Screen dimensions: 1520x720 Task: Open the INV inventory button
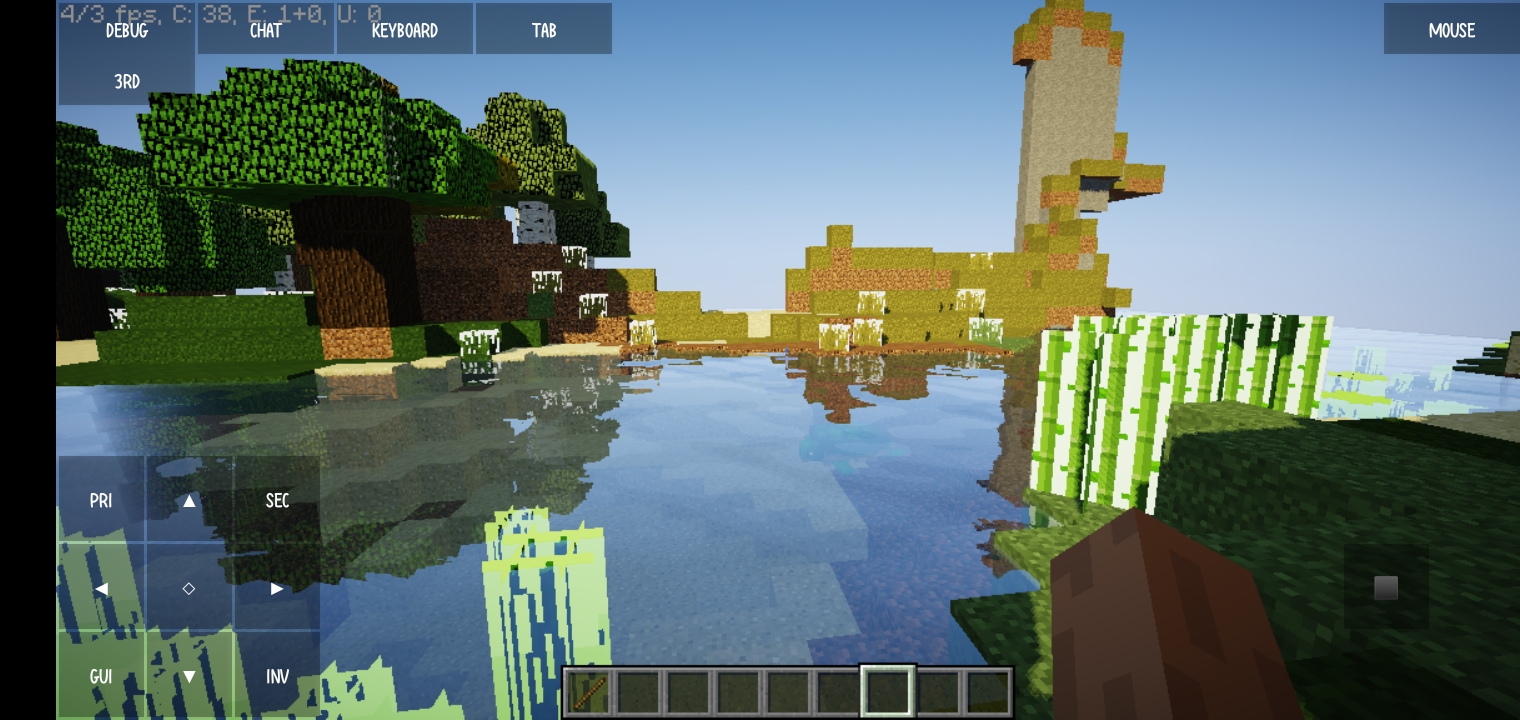pyautogui.click(x=276, y=676)
